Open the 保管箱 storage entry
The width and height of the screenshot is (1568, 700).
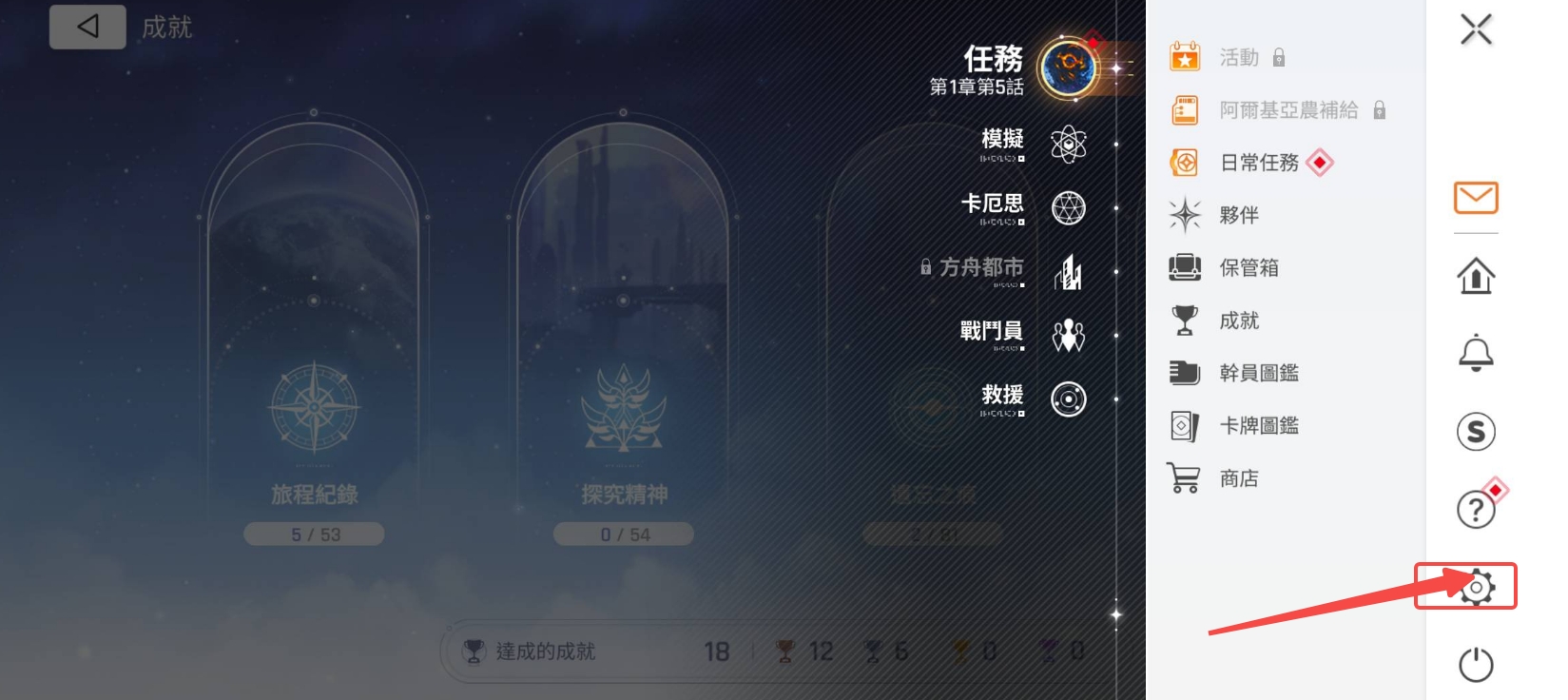coord(1248,268)
